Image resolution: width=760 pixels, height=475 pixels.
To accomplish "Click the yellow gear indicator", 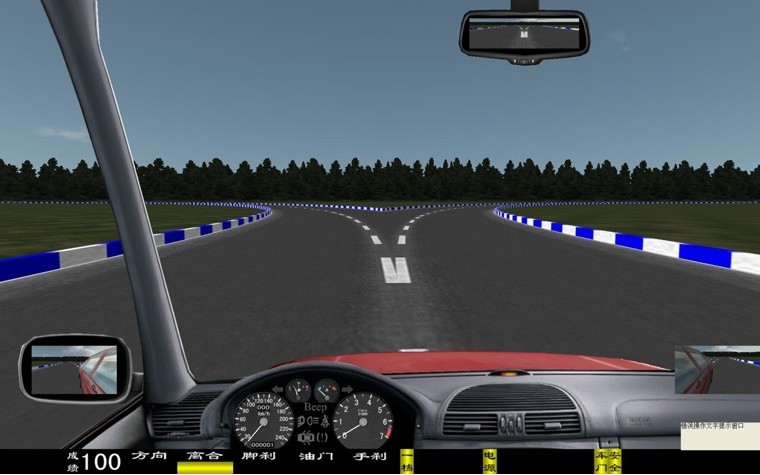I will pyautogui.click(x=407, y=460).
